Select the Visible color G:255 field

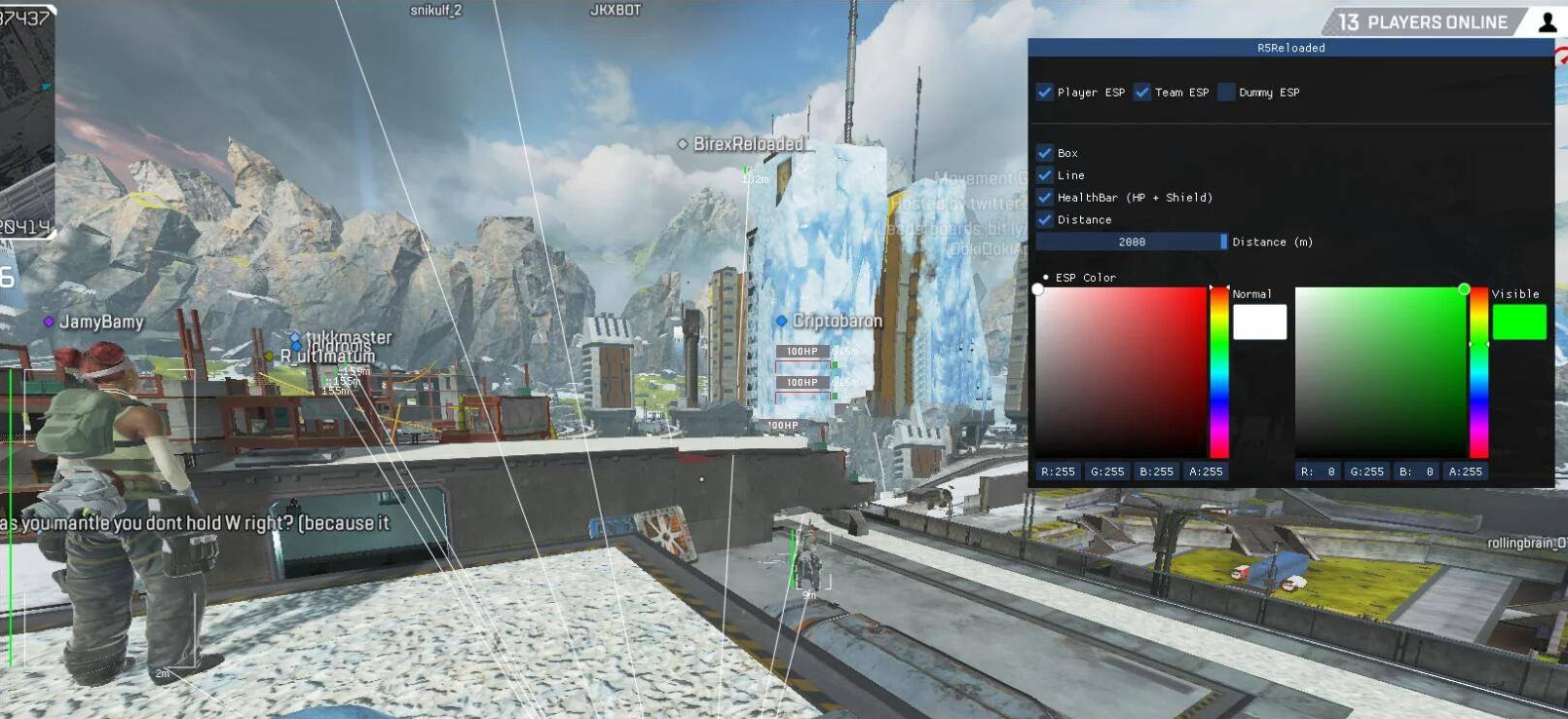click(x=1366, y=472)
